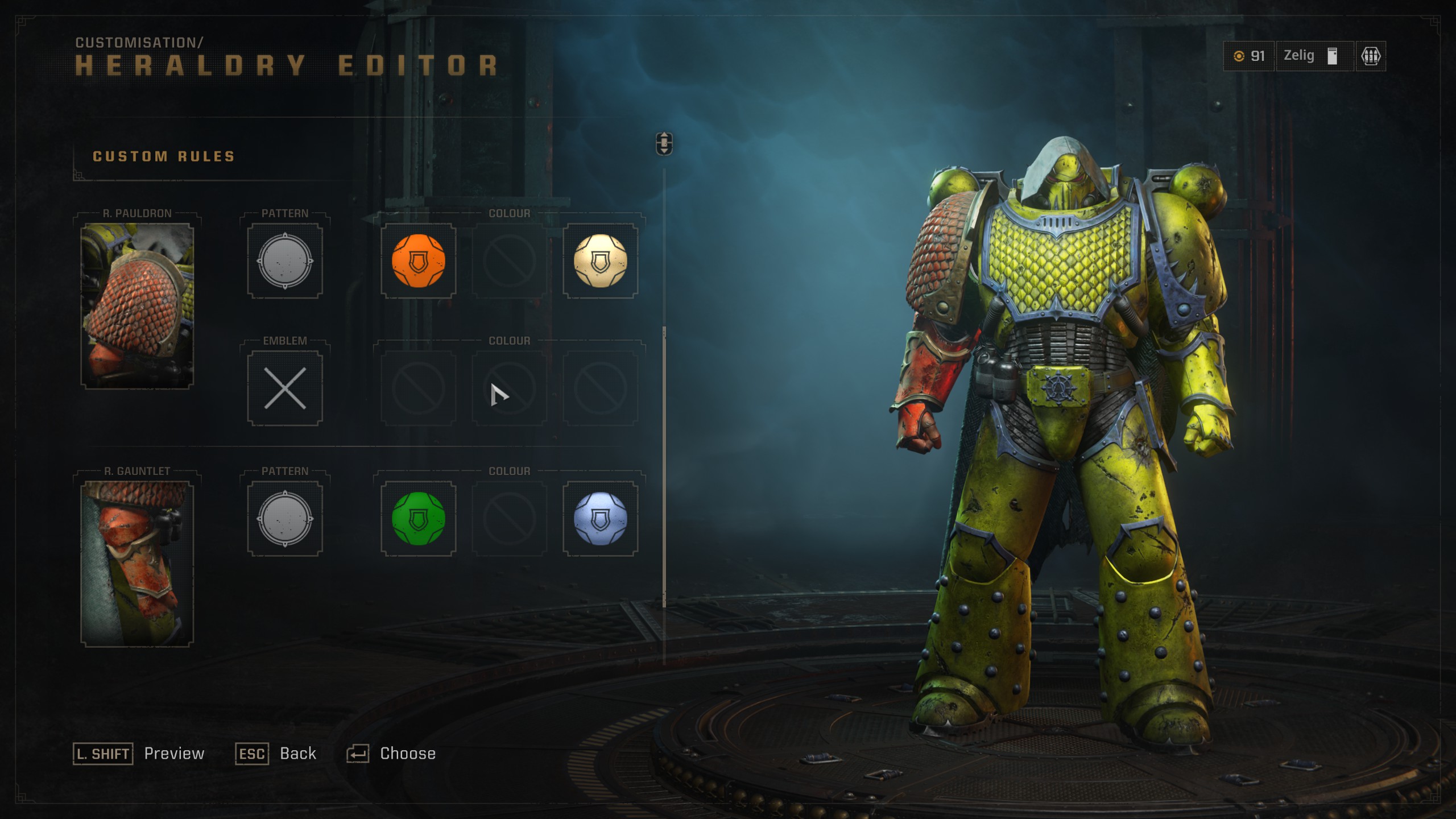
Task: Select the R. Pauldron emblem X slot
Action: (x=285, y=390)
